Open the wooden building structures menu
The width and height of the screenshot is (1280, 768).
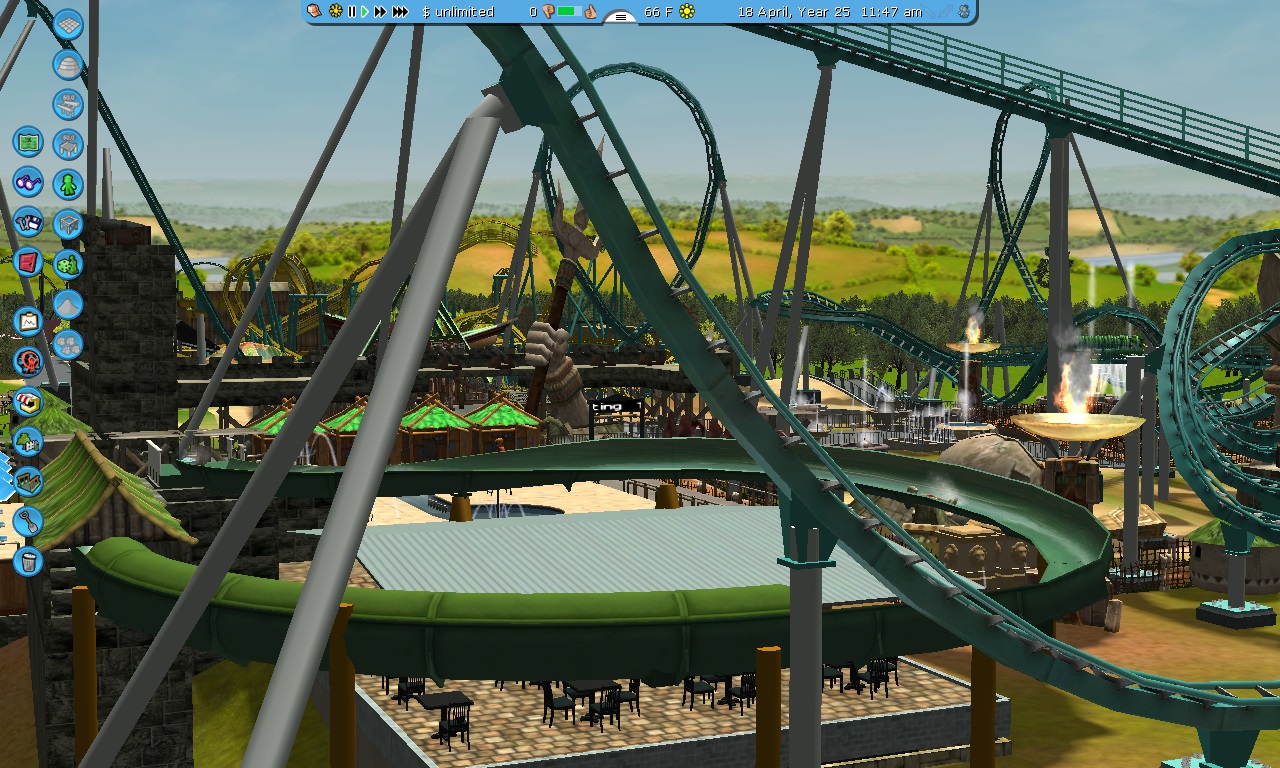point(28,481)
